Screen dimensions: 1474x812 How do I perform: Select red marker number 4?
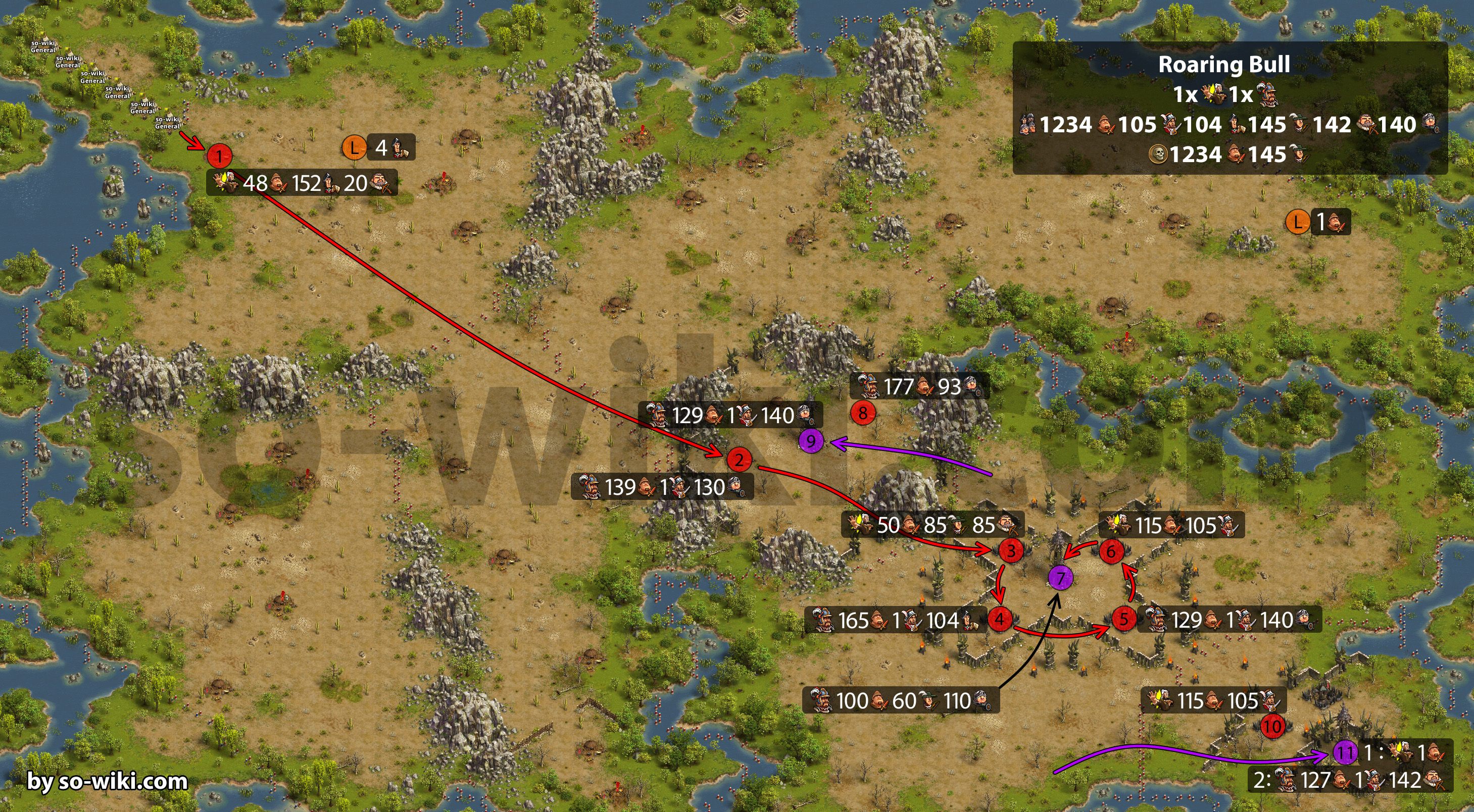click(x=1000, y=619)
